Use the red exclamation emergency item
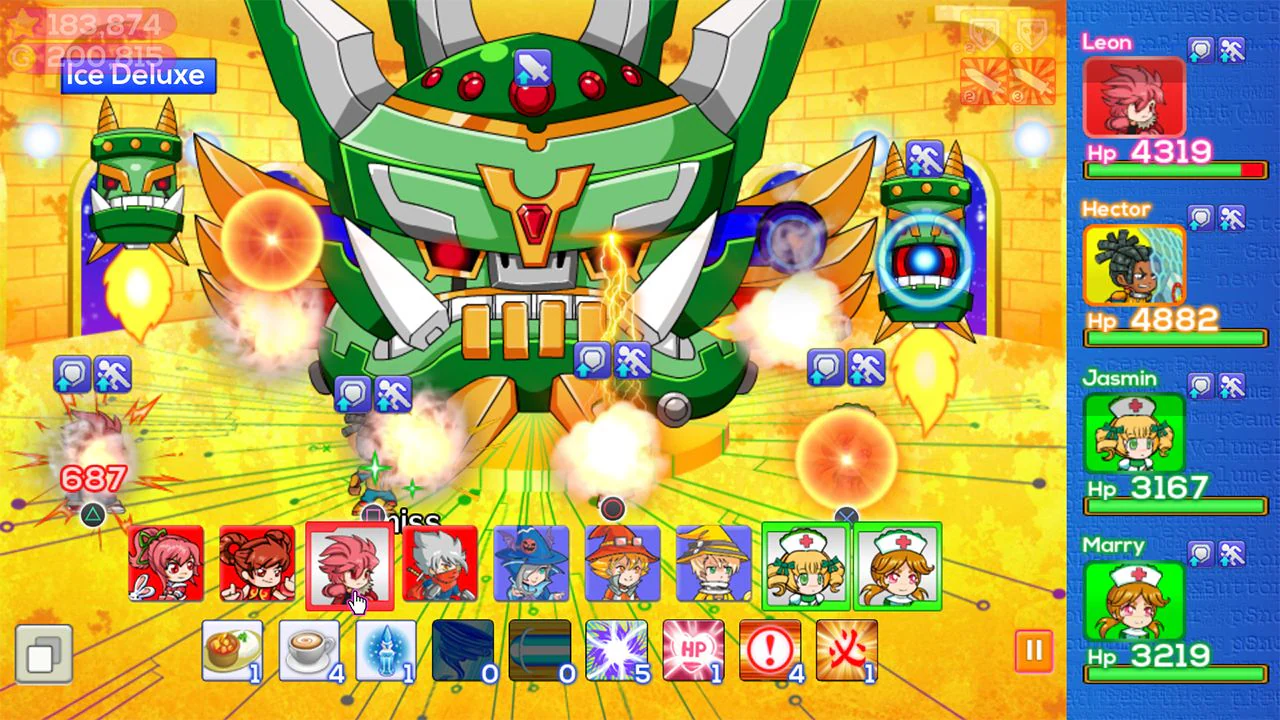 tap(771, 649)
